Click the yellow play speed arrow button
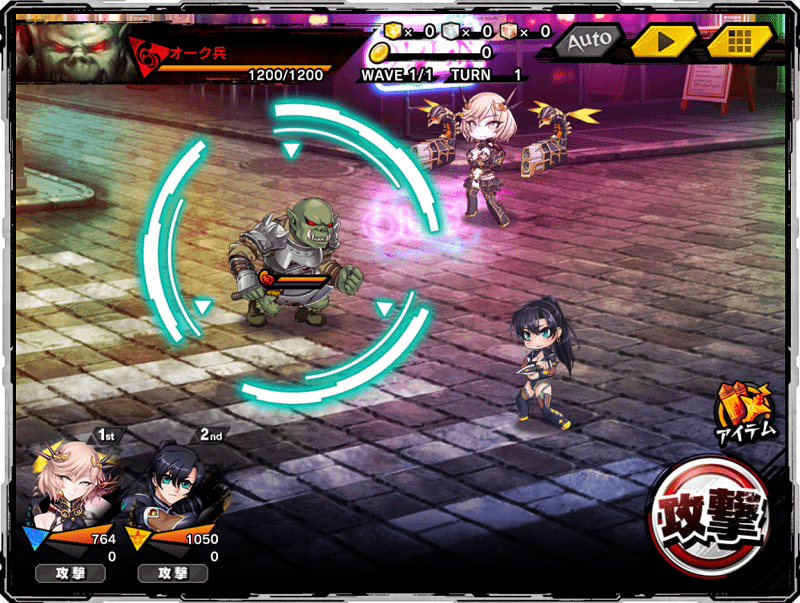Screen dimensions: 800x603 [x=663, y=41]
